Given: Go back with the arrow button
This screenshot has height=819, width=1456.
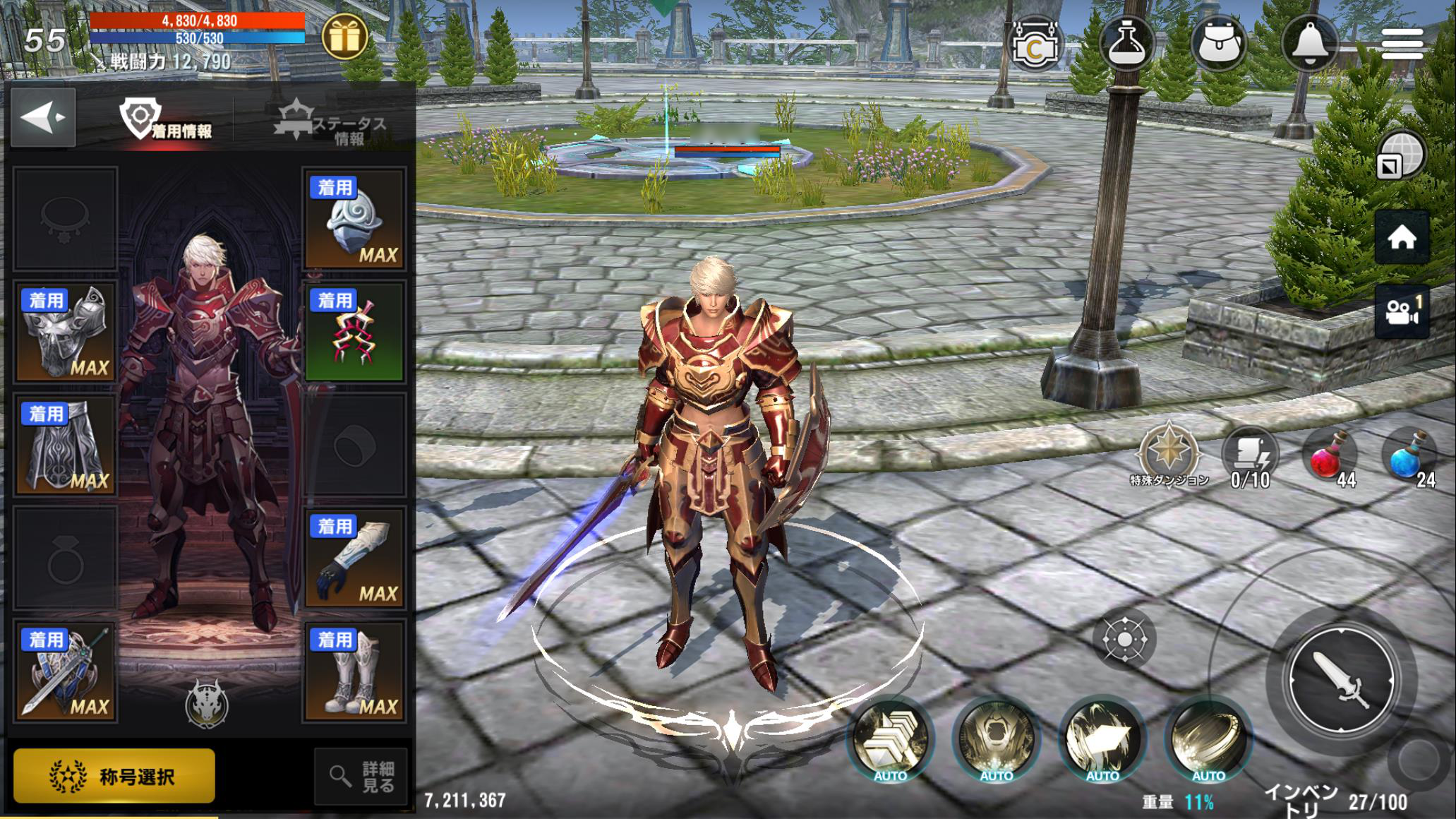Looking at the screenshot, I should point(43,118).
